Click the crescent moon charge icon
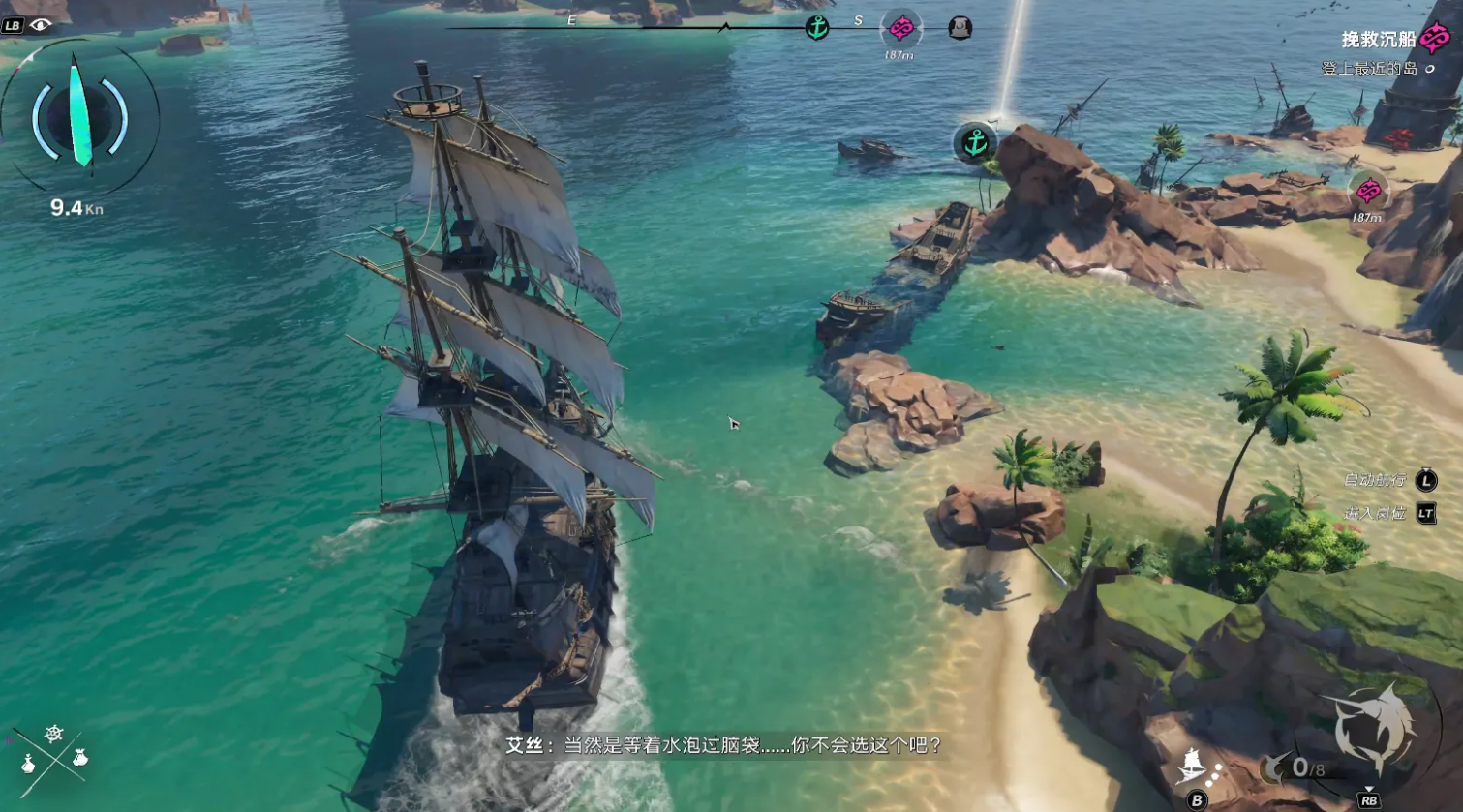 click(x=1276, y=768)
